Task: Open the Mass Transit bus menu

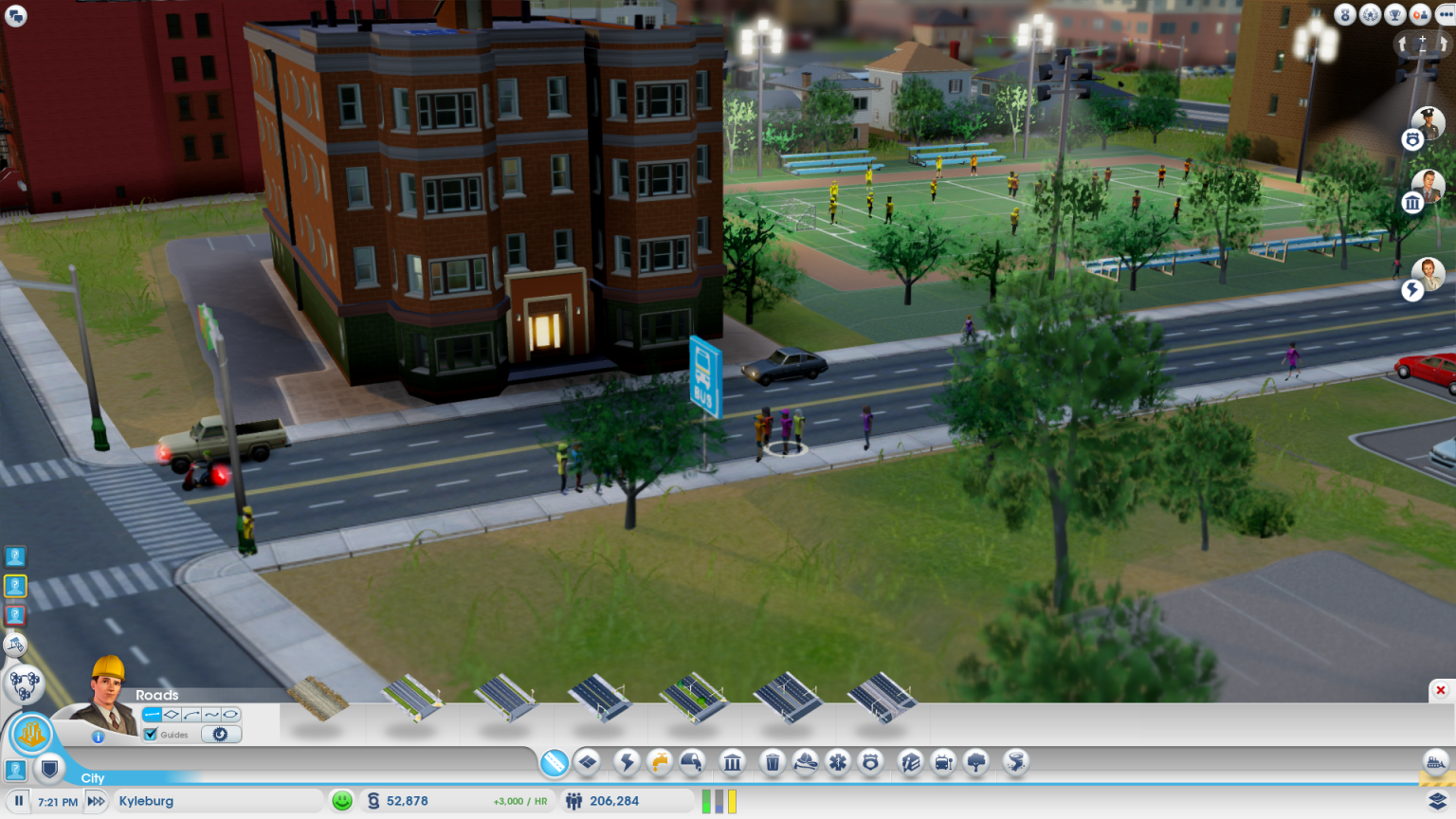Action: [x=941, y=761]
